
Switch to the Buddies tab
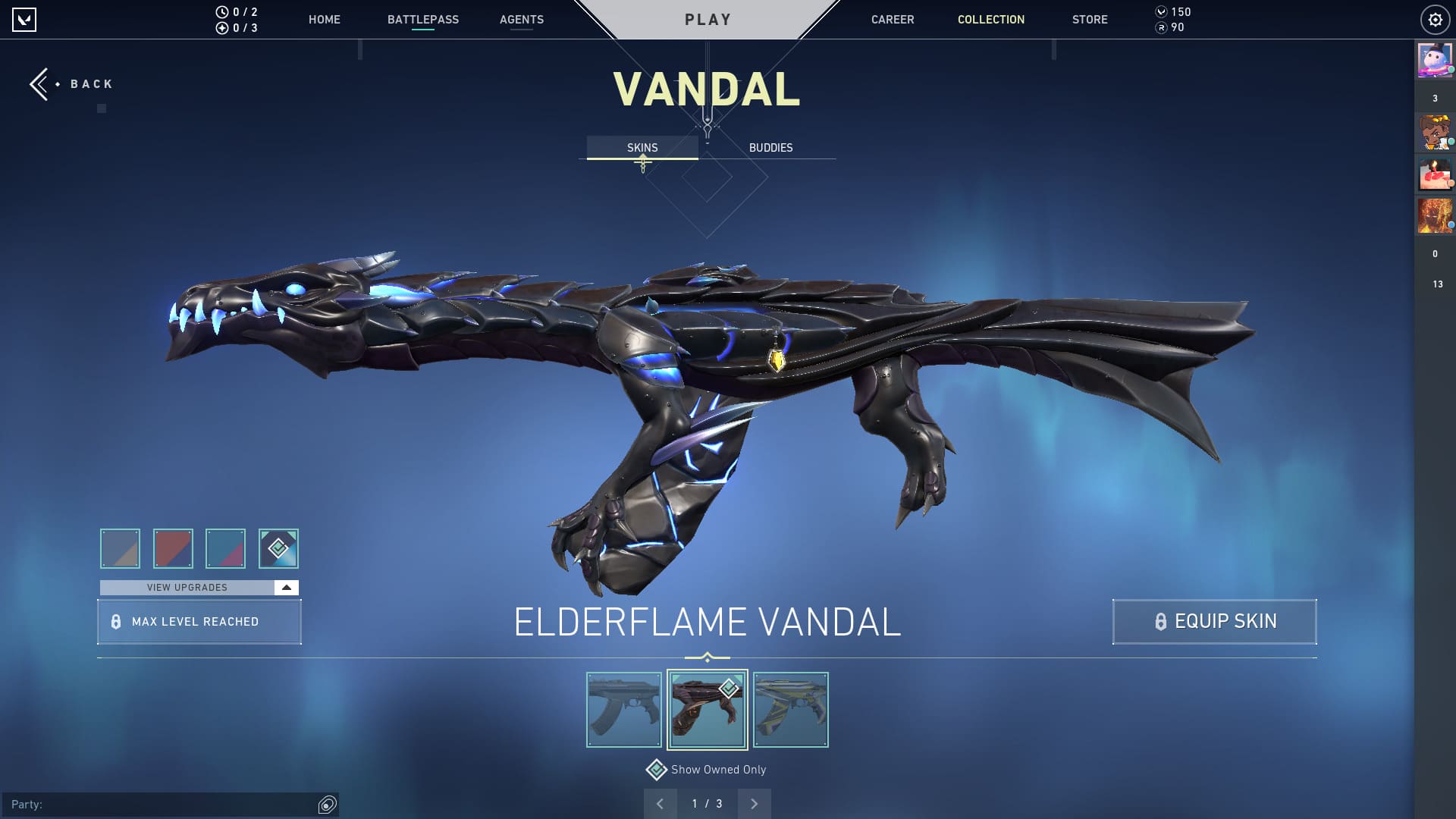coord(770,148)
